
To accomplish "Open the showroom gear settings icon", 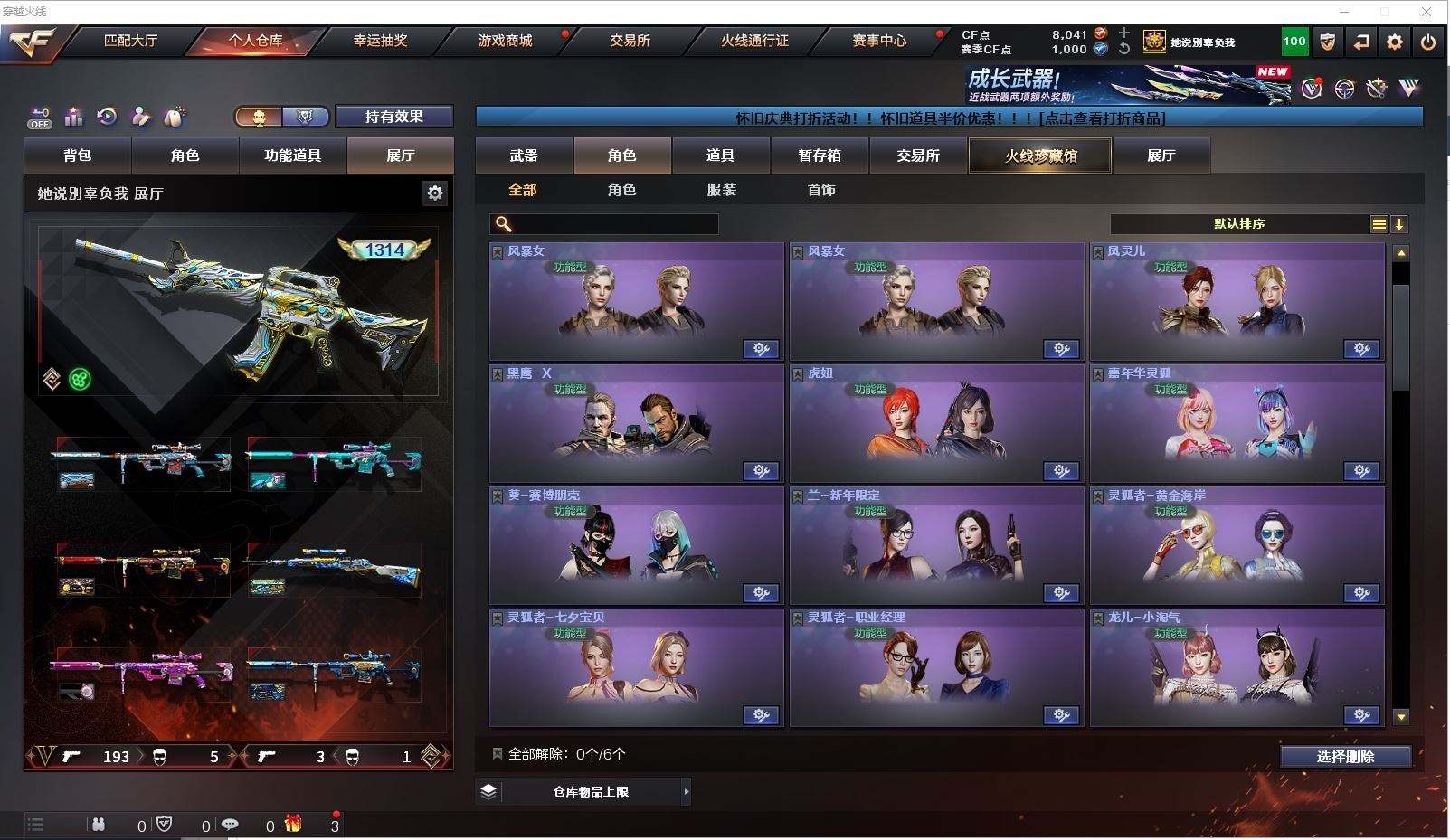I will [x=435, y=193].
